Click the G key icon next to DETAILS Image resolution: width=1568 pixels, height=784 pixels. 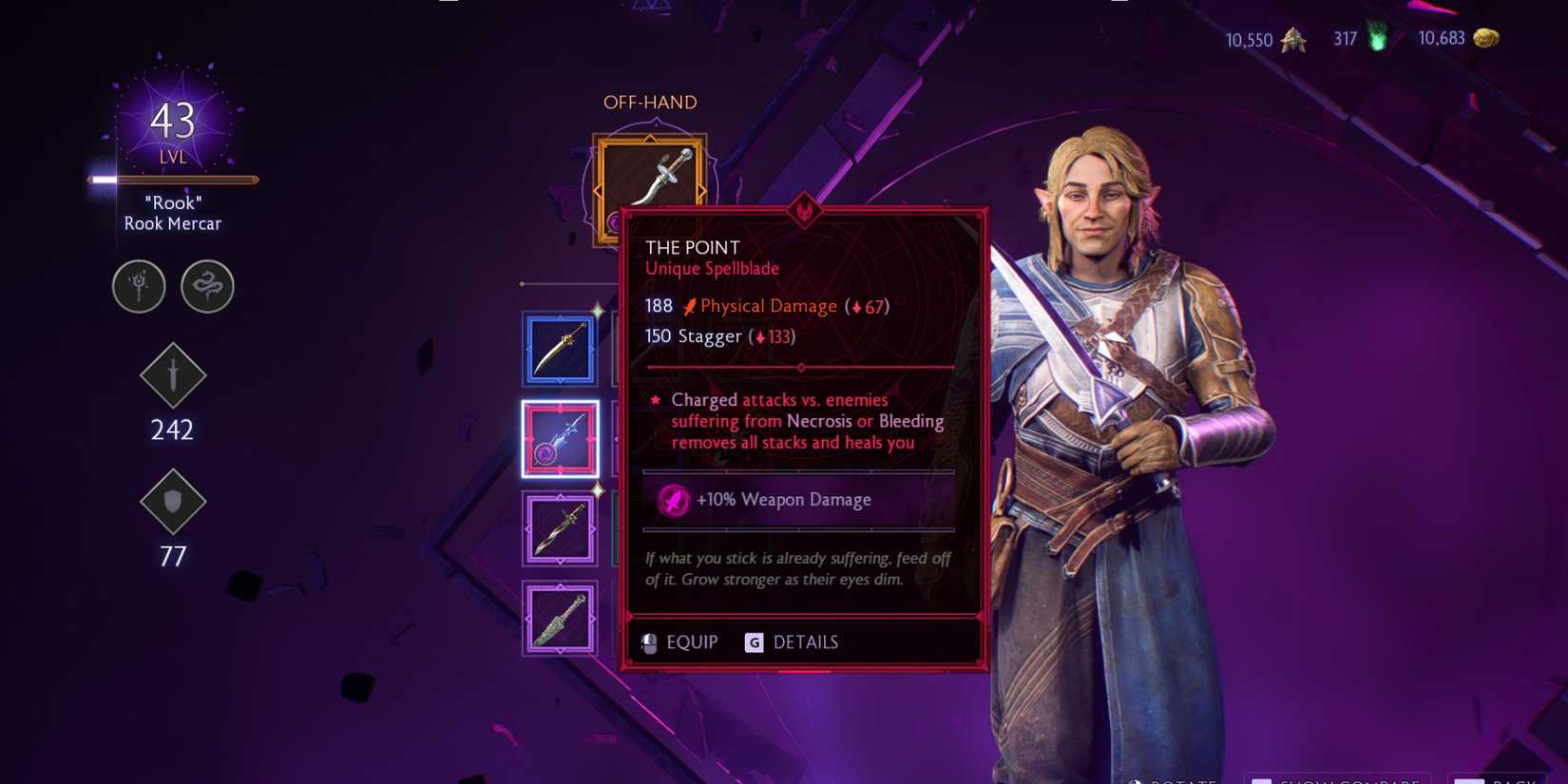753,642
